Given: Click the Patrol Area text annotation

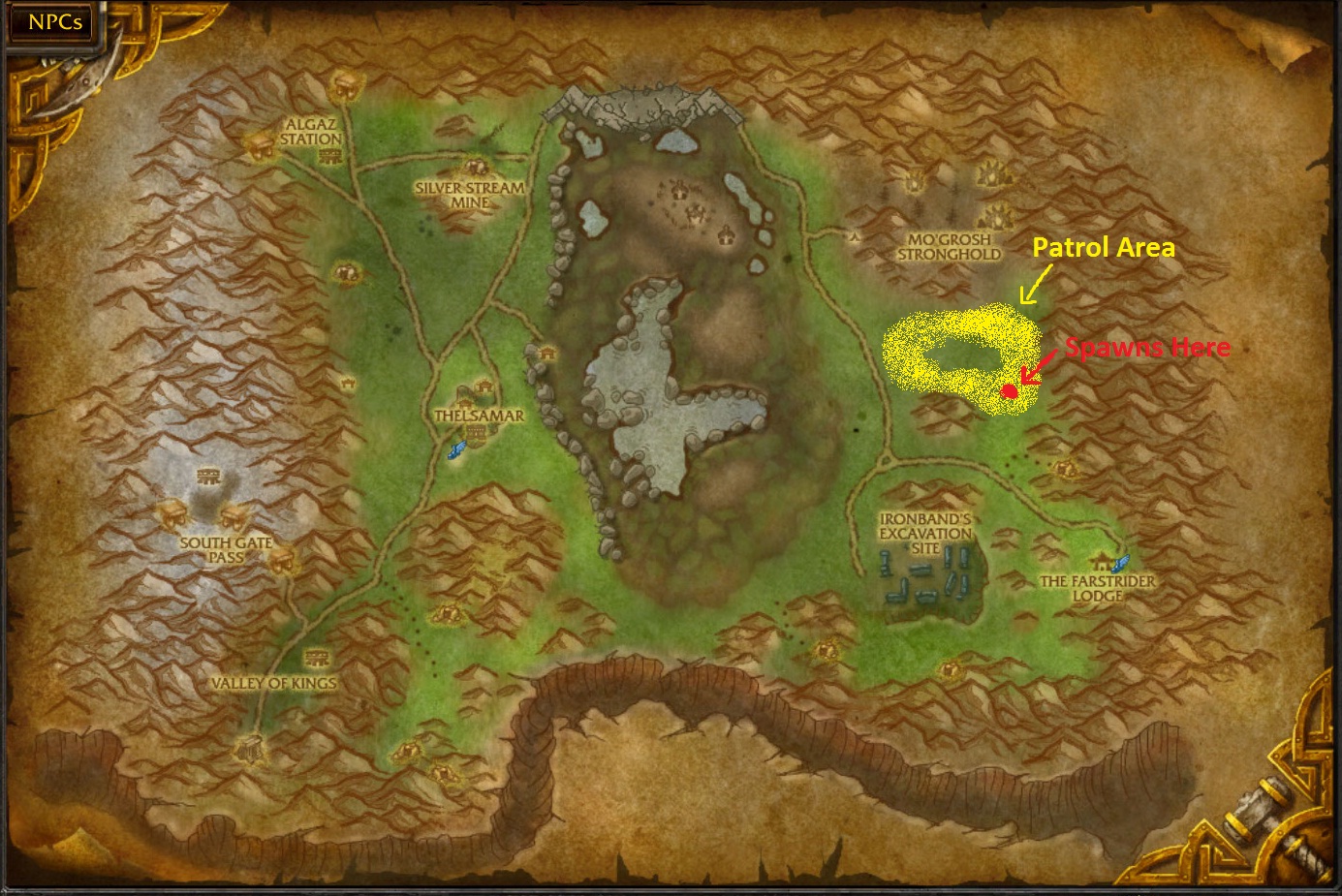Looking at the screenshot, I should pyautogui.click(x=1104, y=248).
